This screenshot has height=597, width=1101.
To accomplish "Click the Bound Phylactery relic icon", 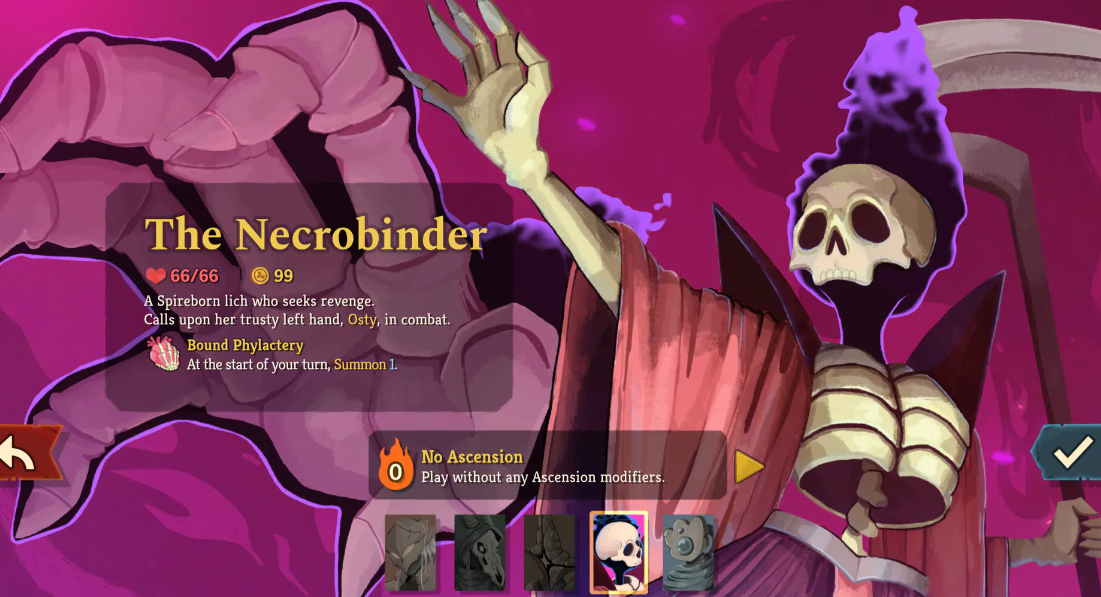I will pyautogui.click(x=164, y=354).
